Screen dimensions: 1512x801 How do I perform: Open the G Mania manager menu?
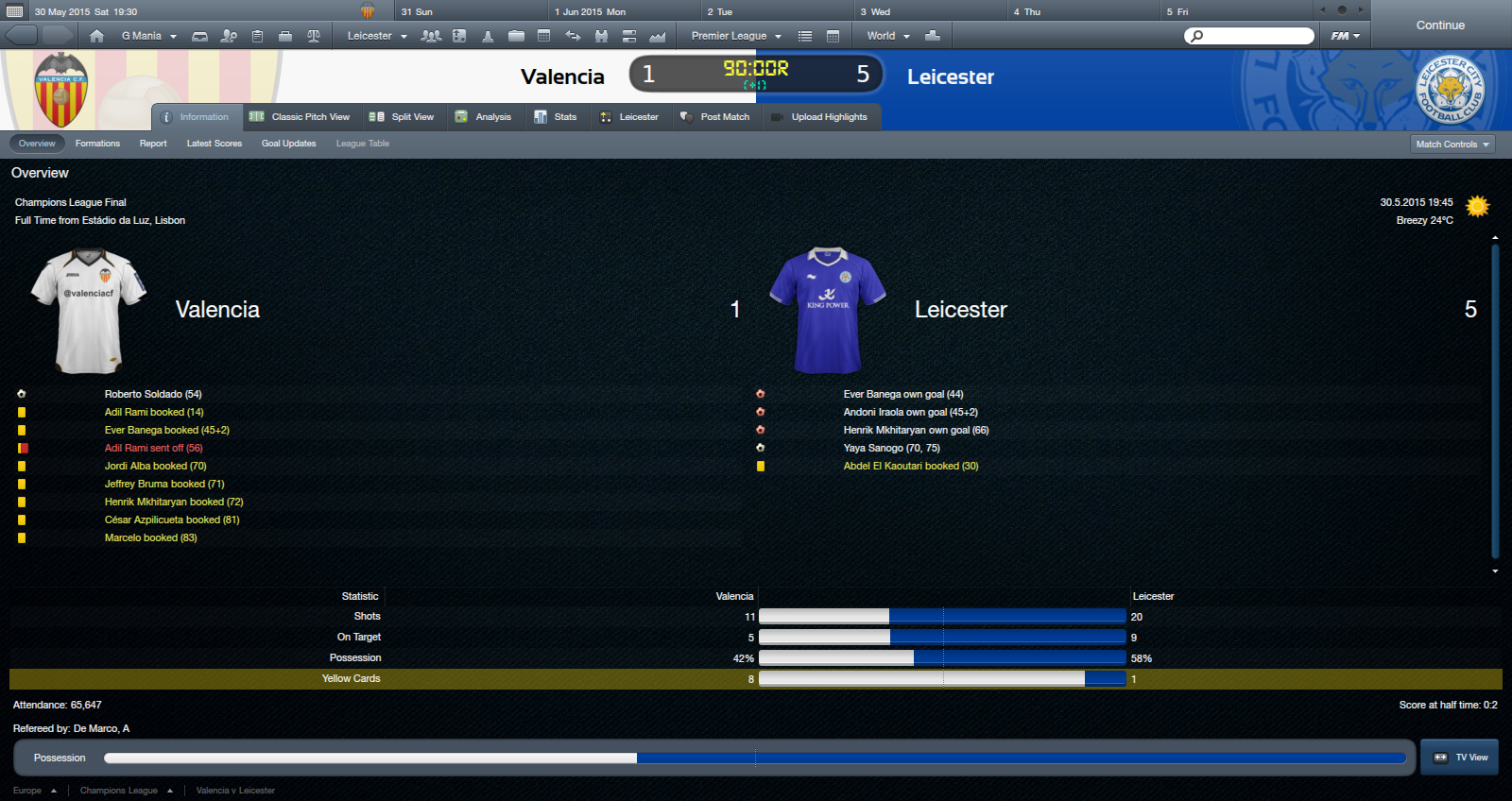tap(148, 36)
